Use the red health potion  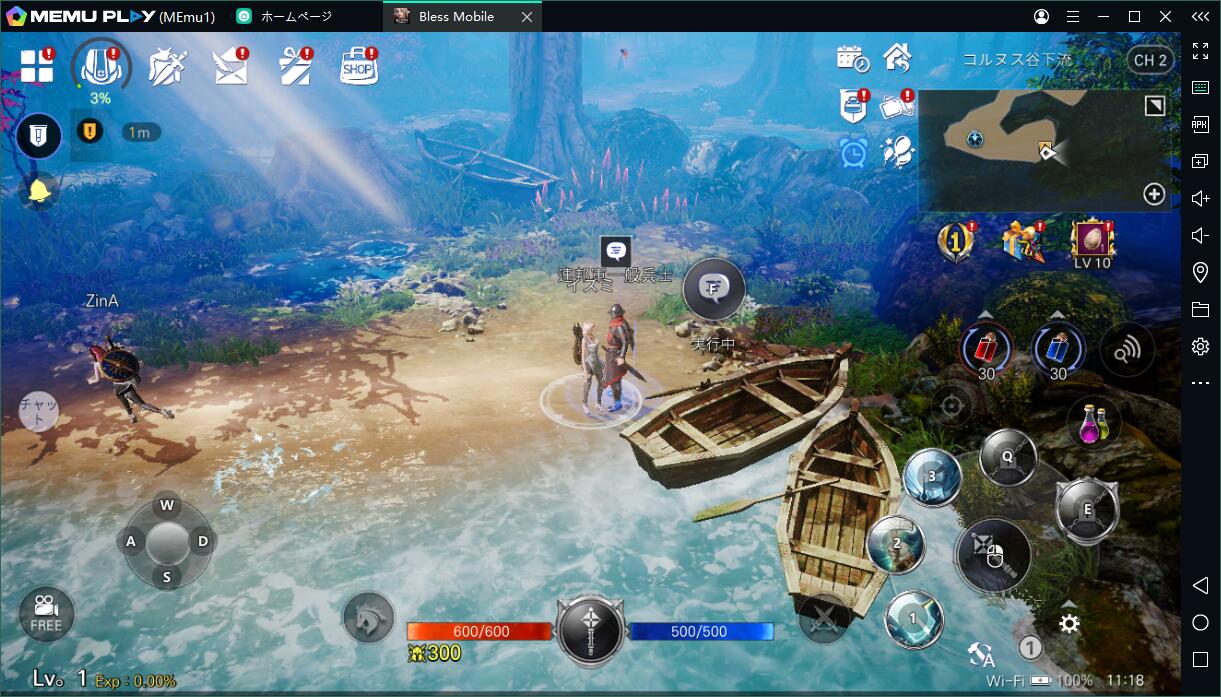click(986, 349)
